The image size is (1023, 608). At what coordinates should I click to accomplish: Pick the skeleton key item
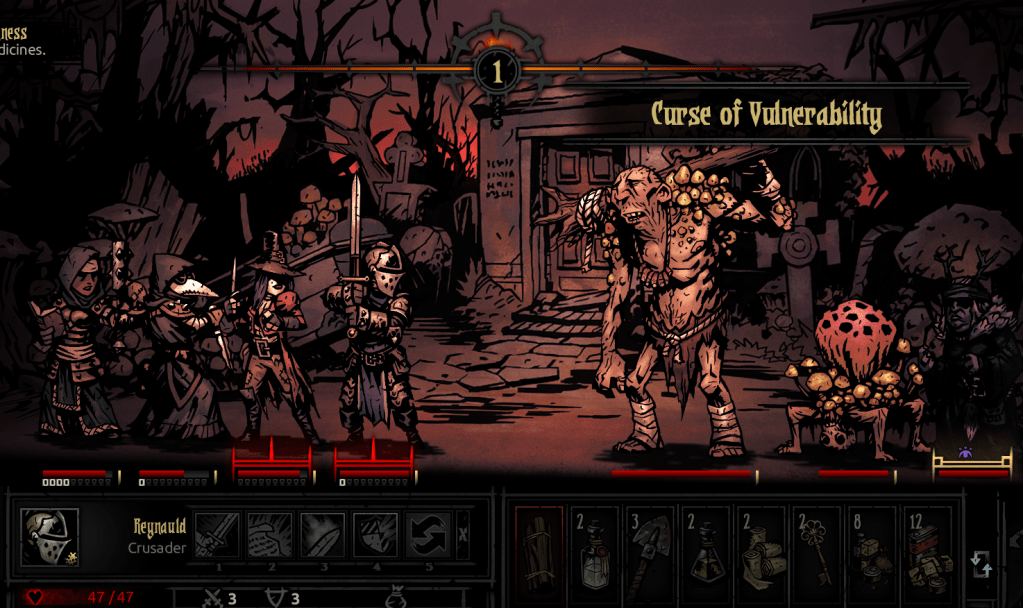click(x=819, y=551)
